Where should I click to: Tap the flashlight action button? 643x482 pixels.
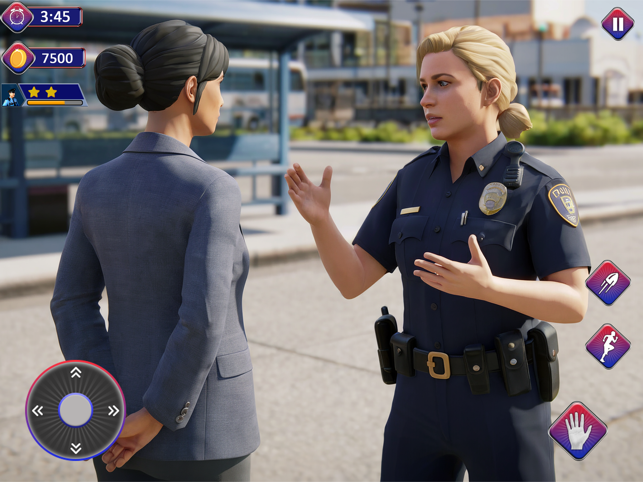tap(607, 283)
